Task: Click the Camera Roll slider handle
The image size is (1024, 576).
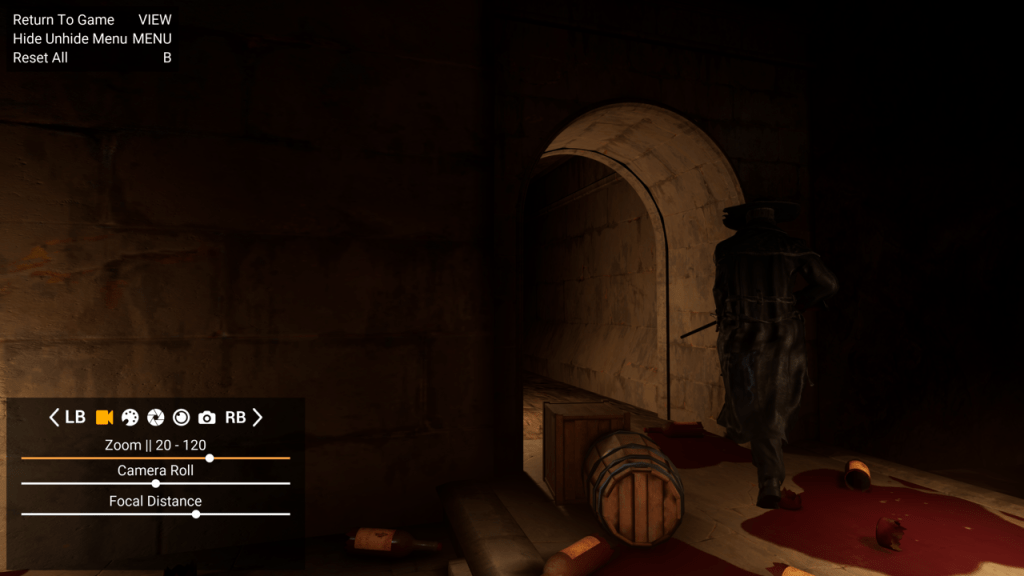Action: 156,483
